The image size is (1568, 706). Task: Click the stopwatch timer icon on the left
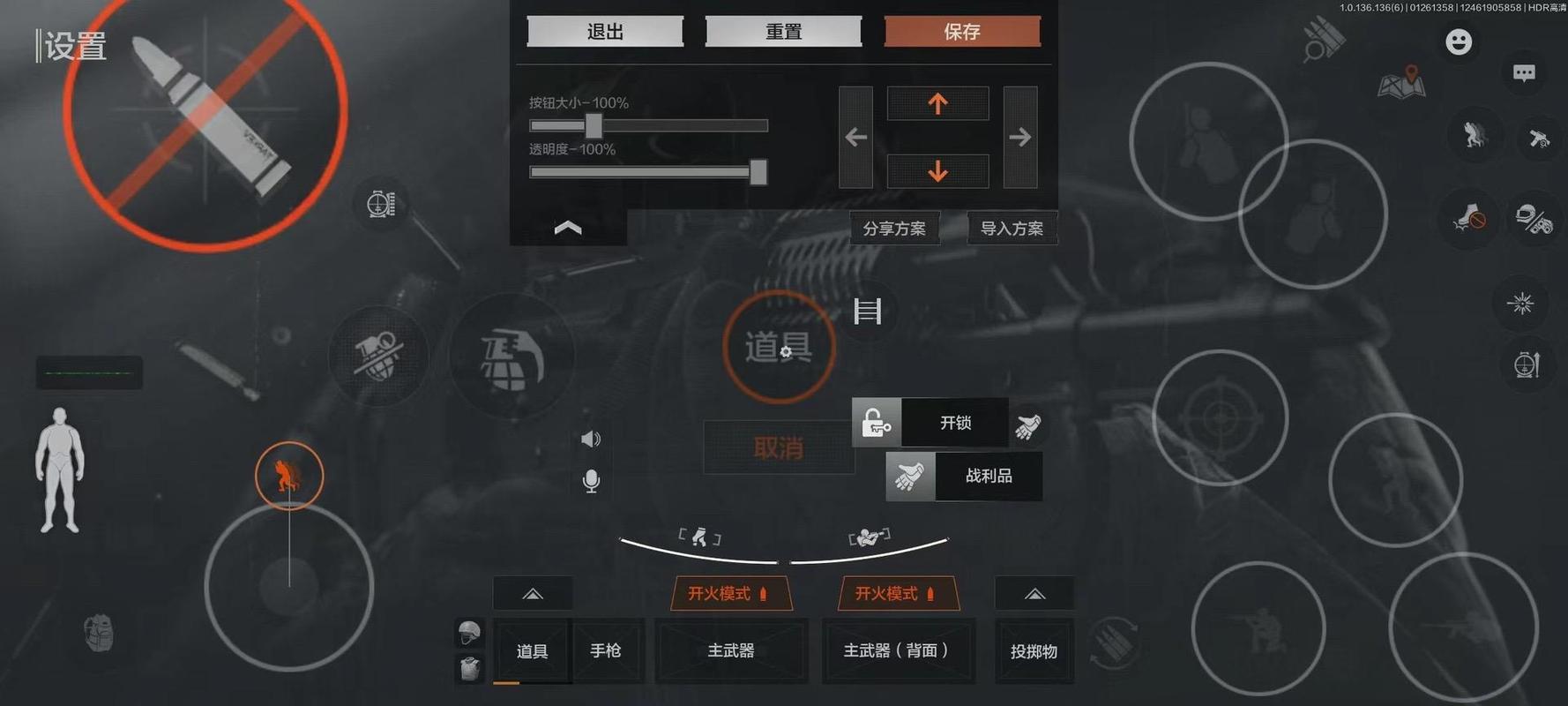pos(381,203)
